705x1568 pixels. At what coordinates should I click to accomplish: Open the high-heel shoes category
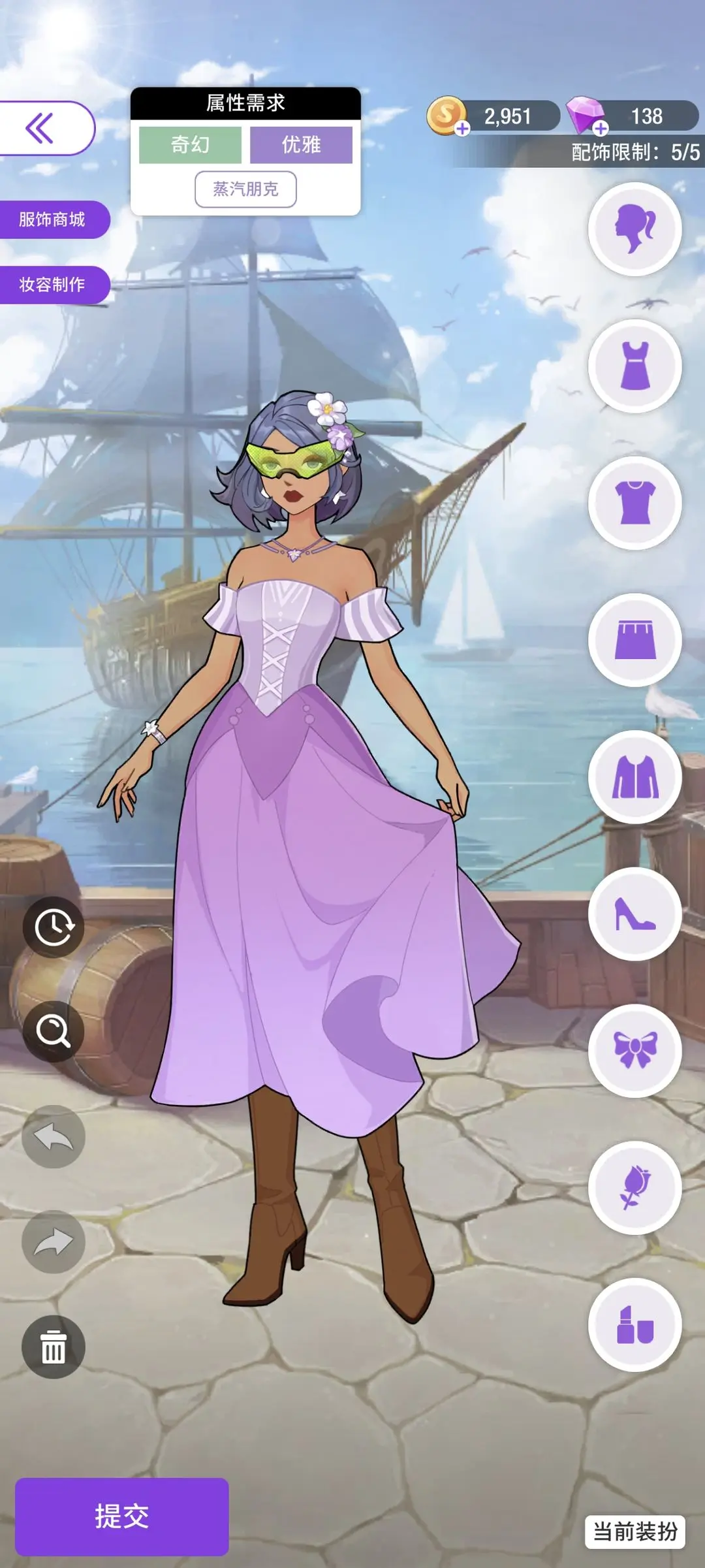(634, 914)
